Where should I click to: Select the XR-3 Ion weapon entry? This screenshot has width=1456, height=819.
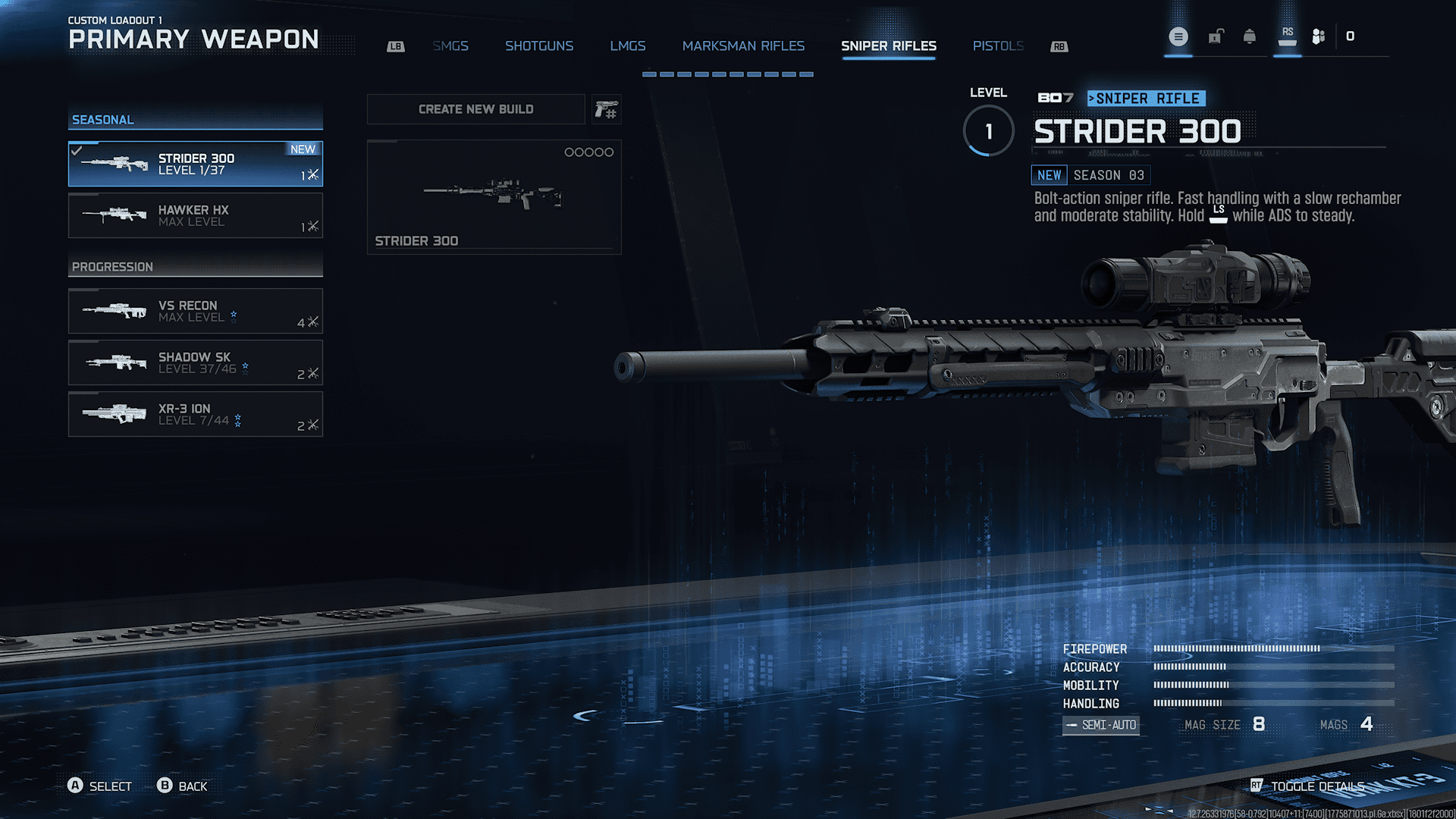point(196,414)
